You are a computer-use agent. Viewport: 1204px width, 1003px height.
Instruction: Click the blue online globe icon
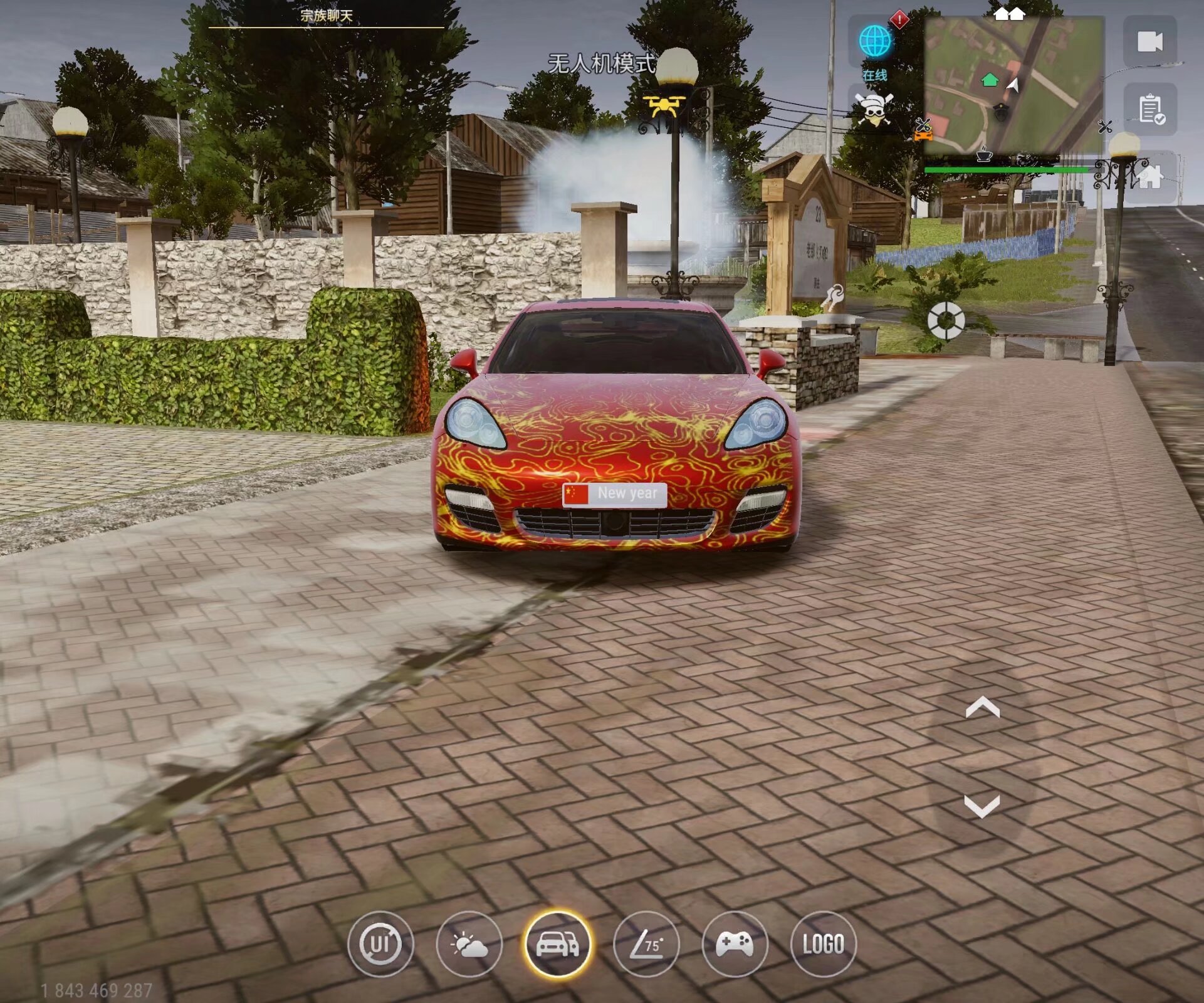[875, 42]
